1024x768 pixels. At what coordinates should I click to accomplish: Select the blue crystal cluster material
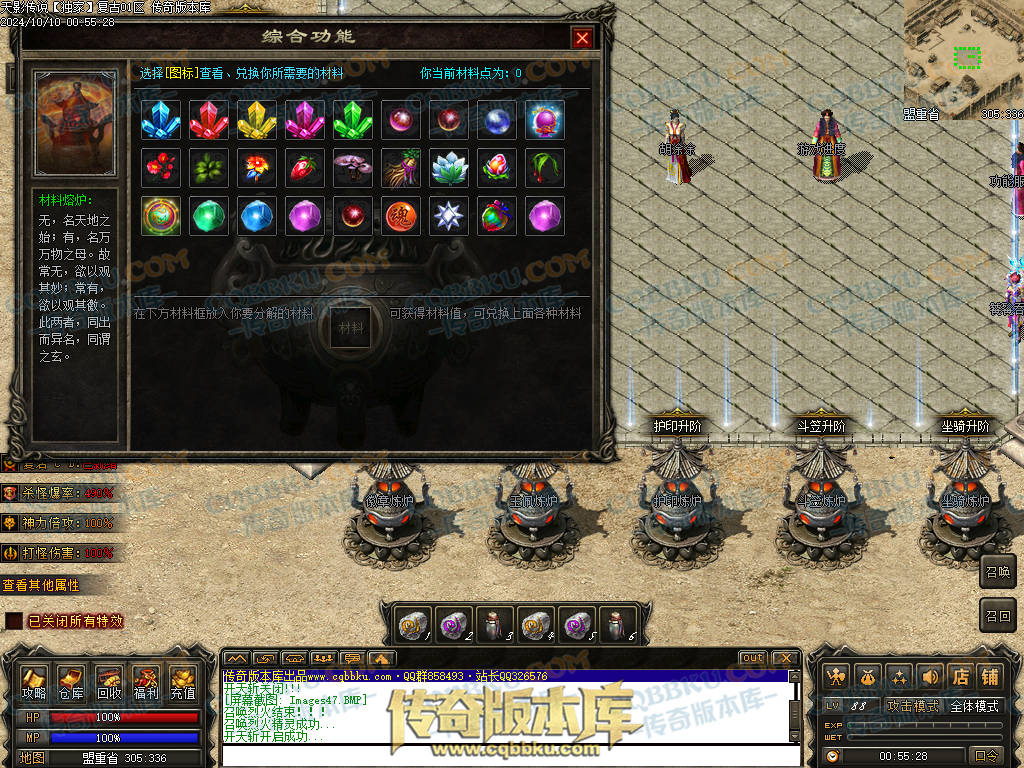(x=161, y=120)
